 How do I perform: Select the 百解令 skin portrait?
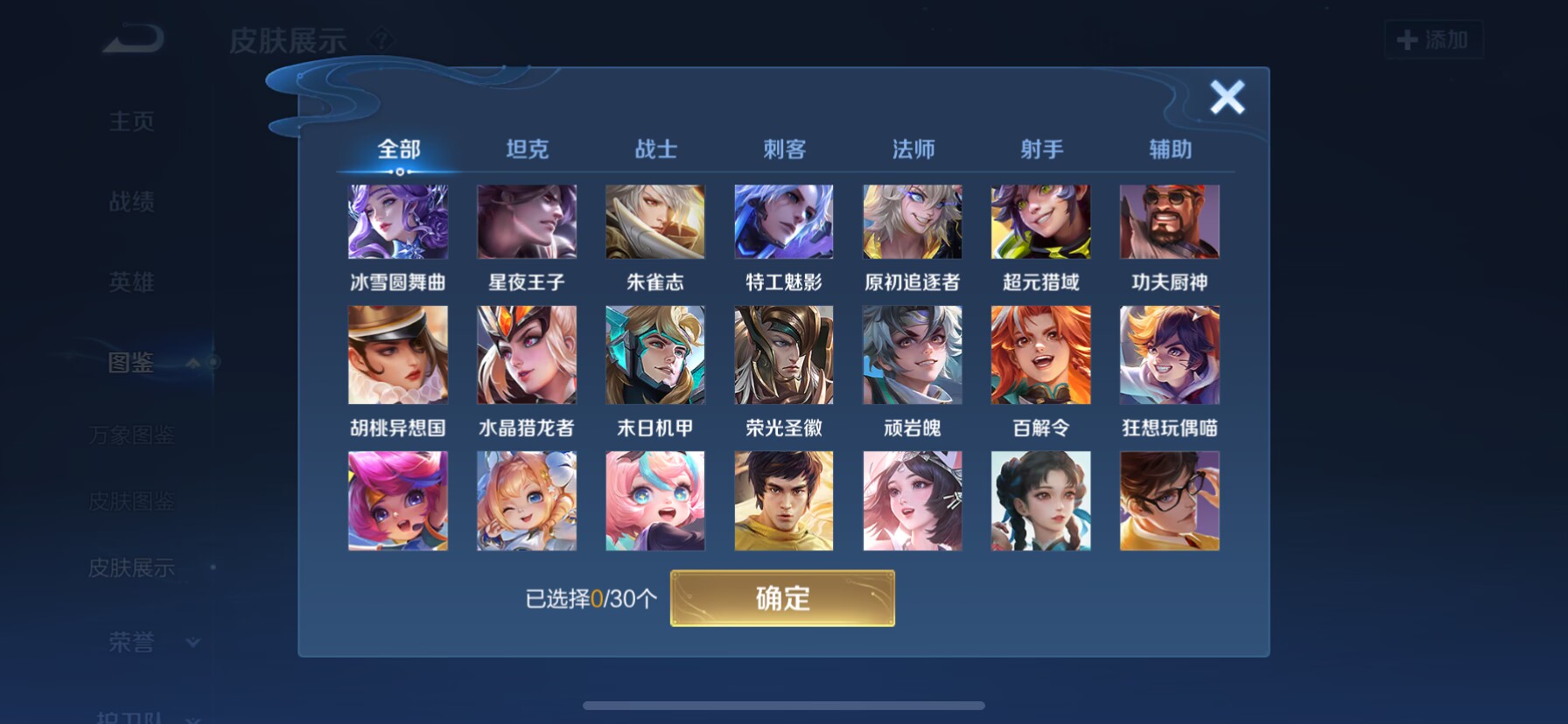[1040, 354]
